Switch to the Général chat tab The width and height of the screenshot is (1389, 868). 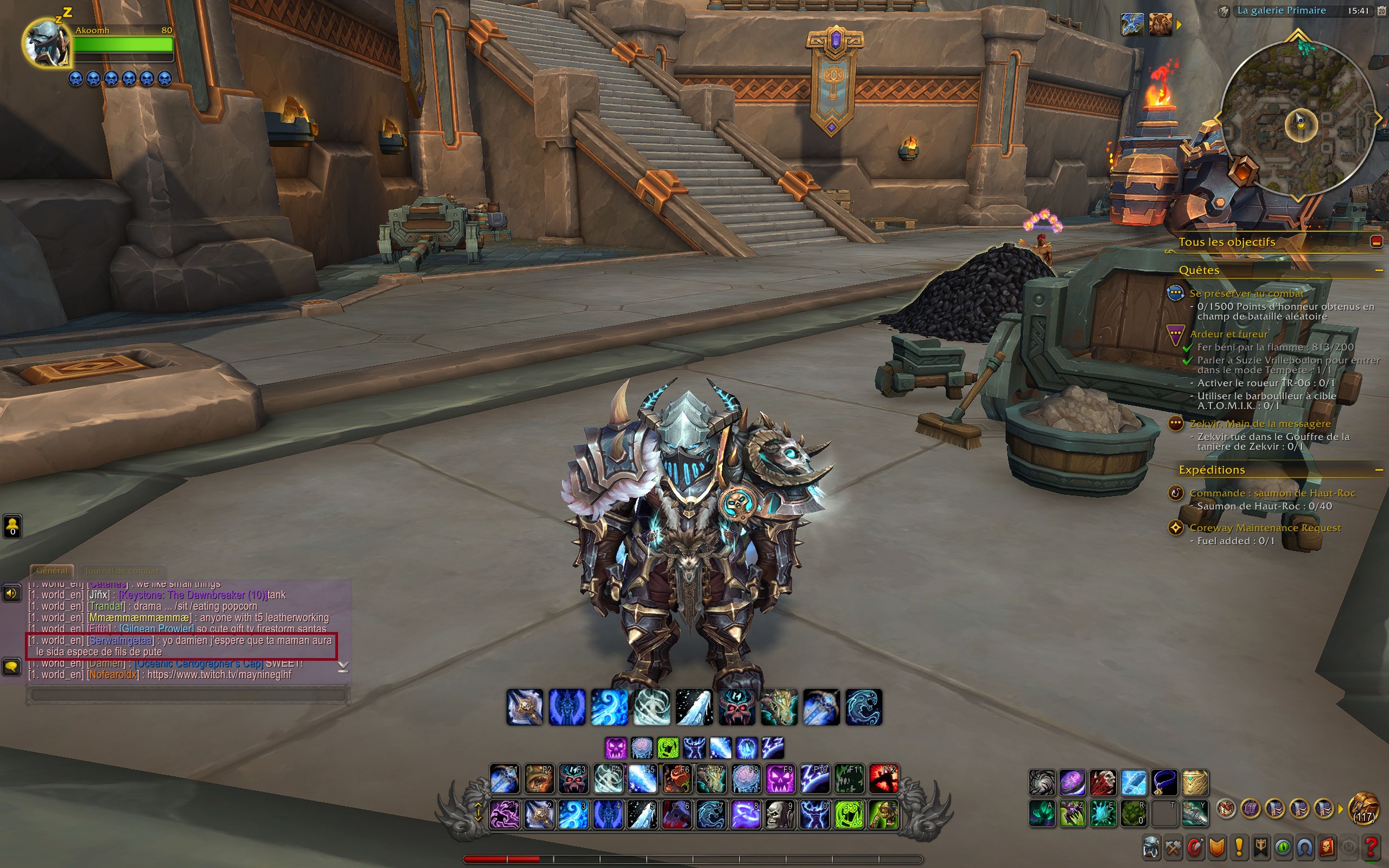pyautogui.click(x=52, y=571)
